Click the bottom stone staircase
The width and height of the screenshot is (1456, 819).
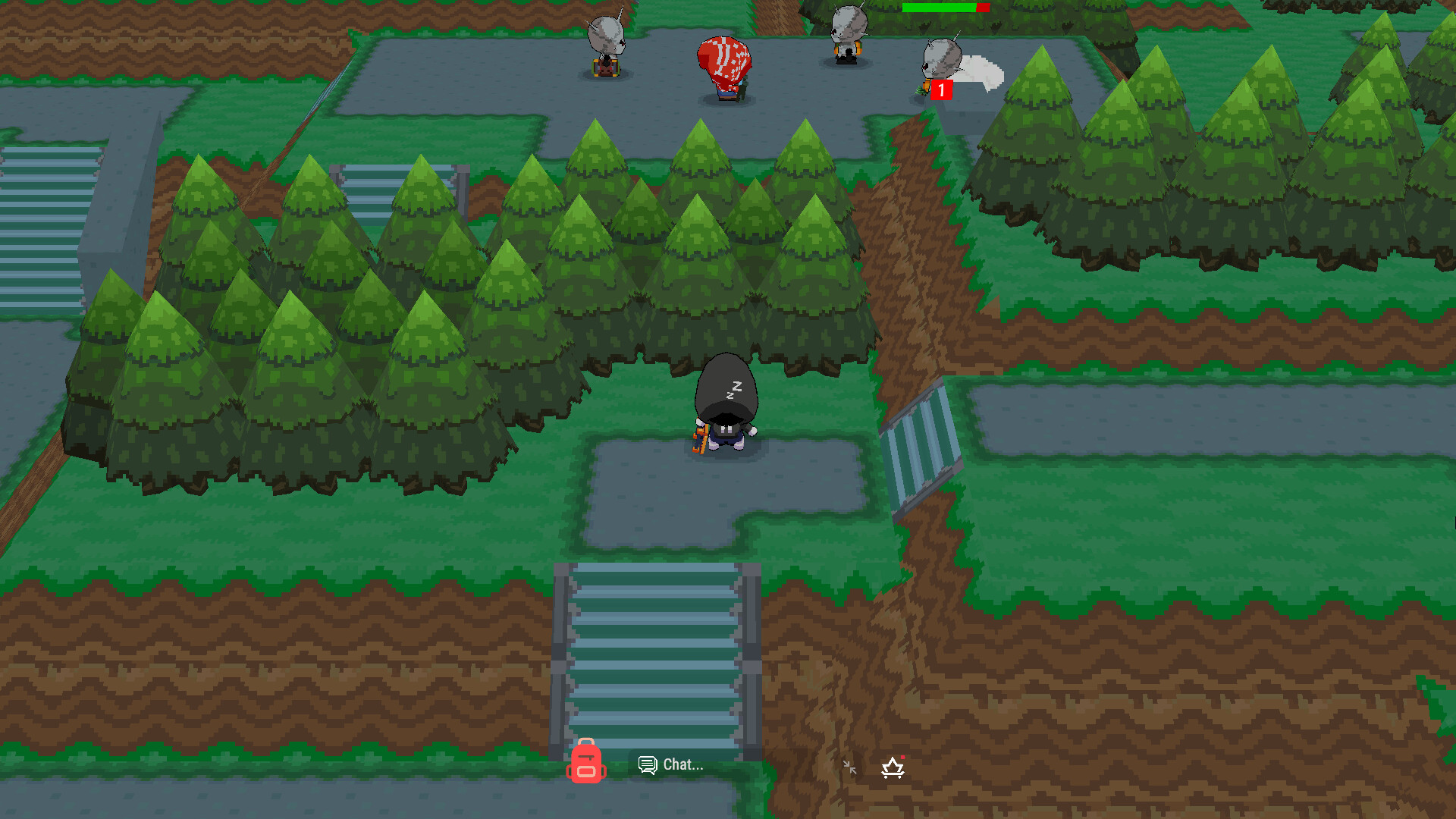(656, 652)
